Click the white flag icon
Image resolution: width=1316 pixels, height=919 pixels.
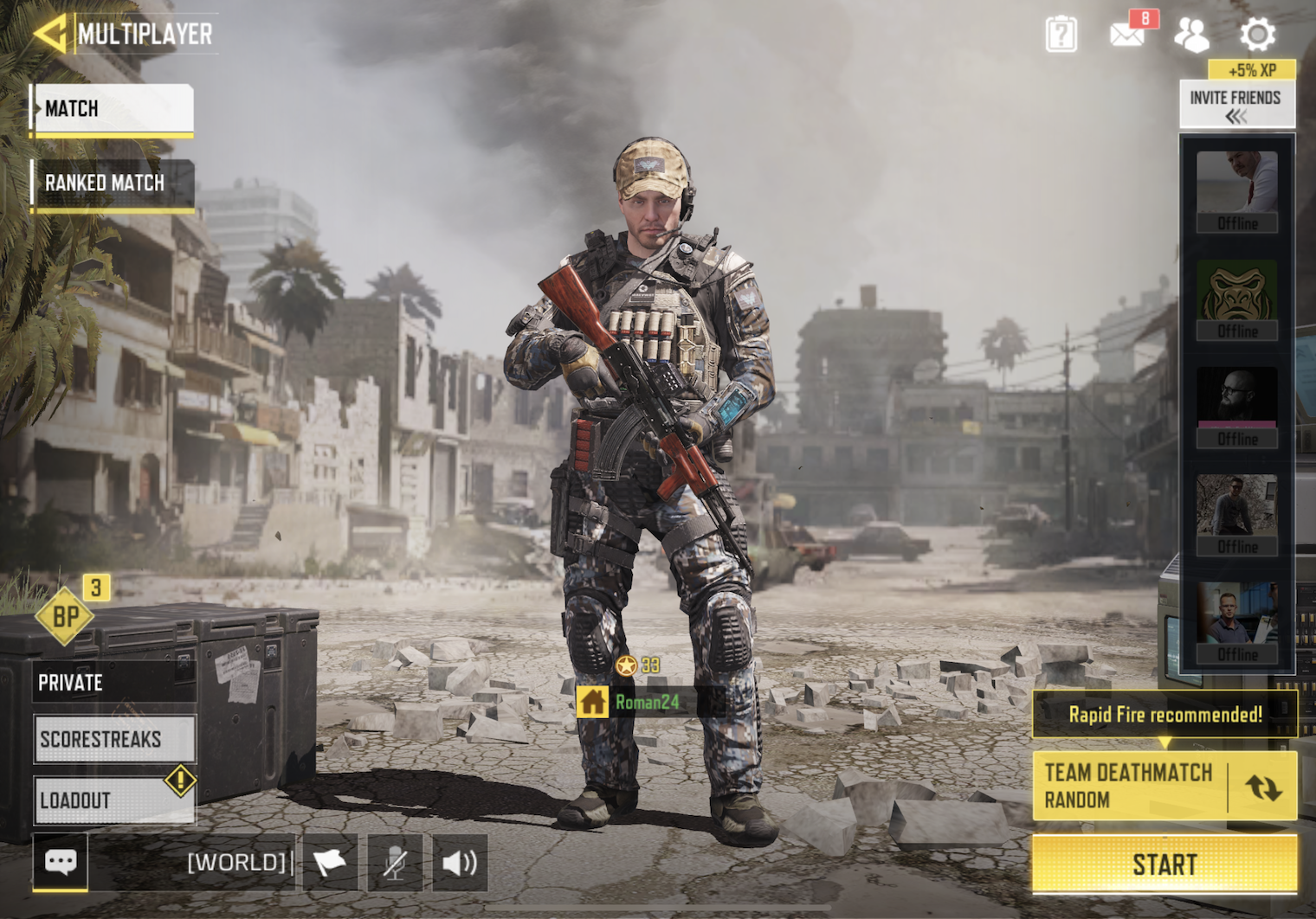click(330, 862)
